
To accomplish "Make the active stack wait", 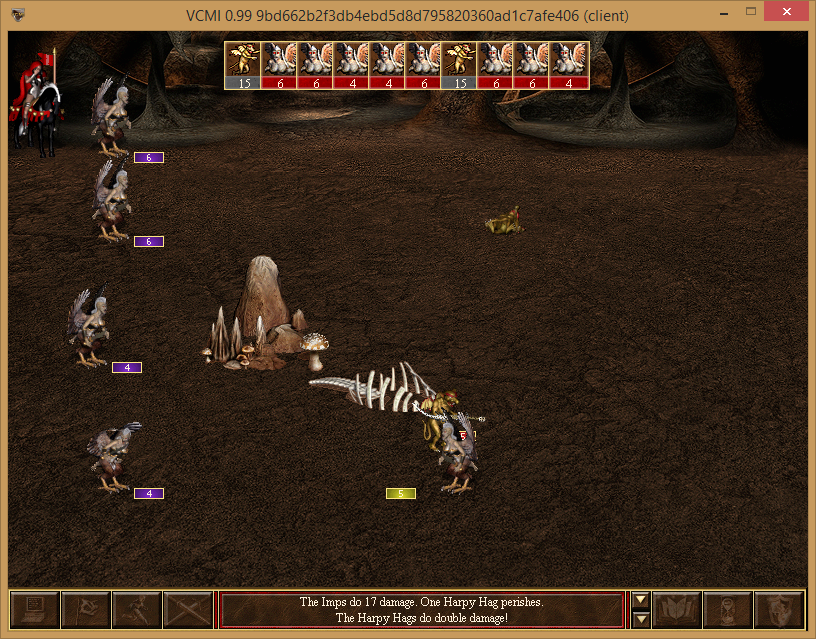I will point(728,608).
